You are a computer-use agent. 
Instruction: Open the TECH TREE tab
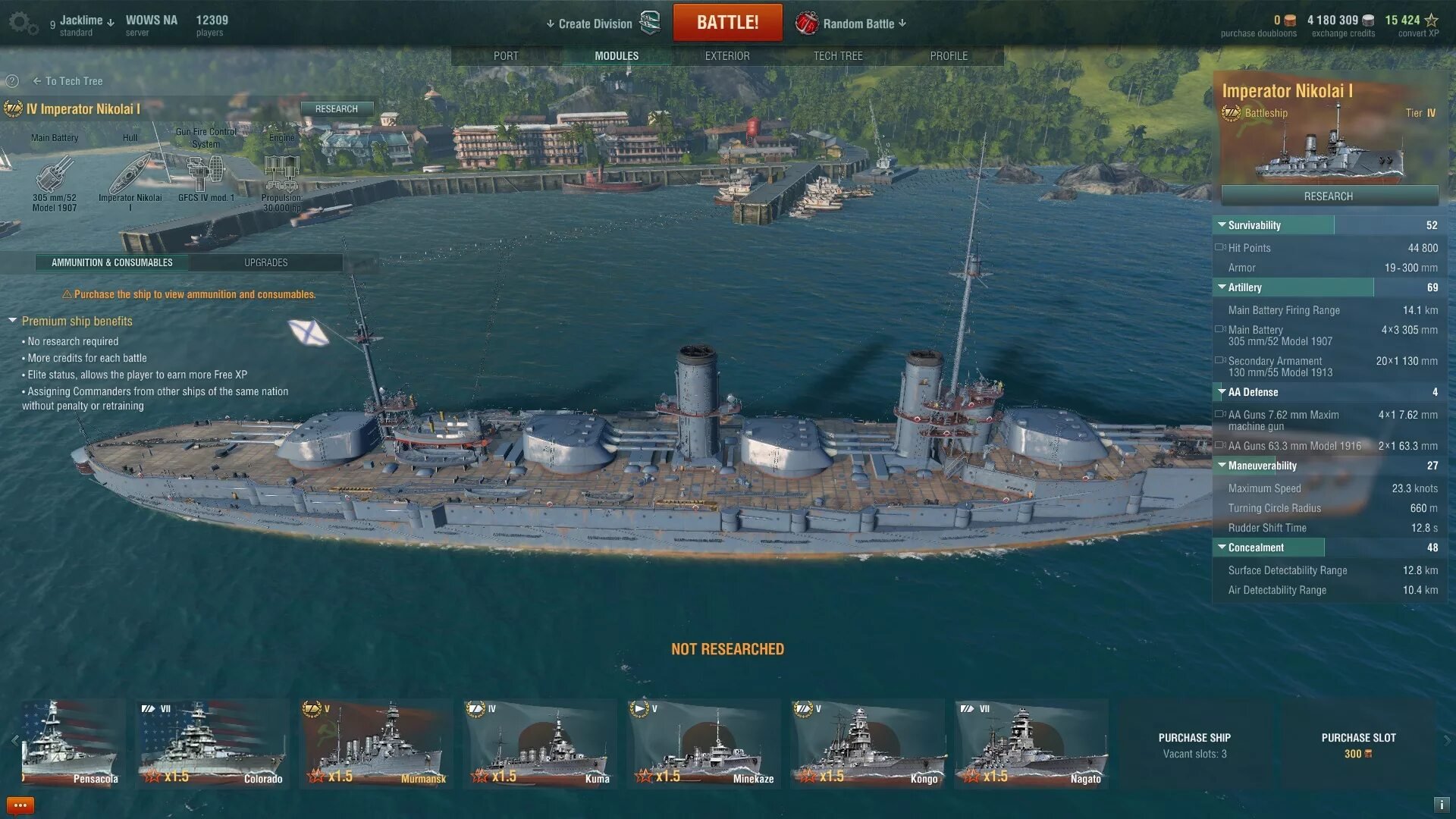click(837, 56)
